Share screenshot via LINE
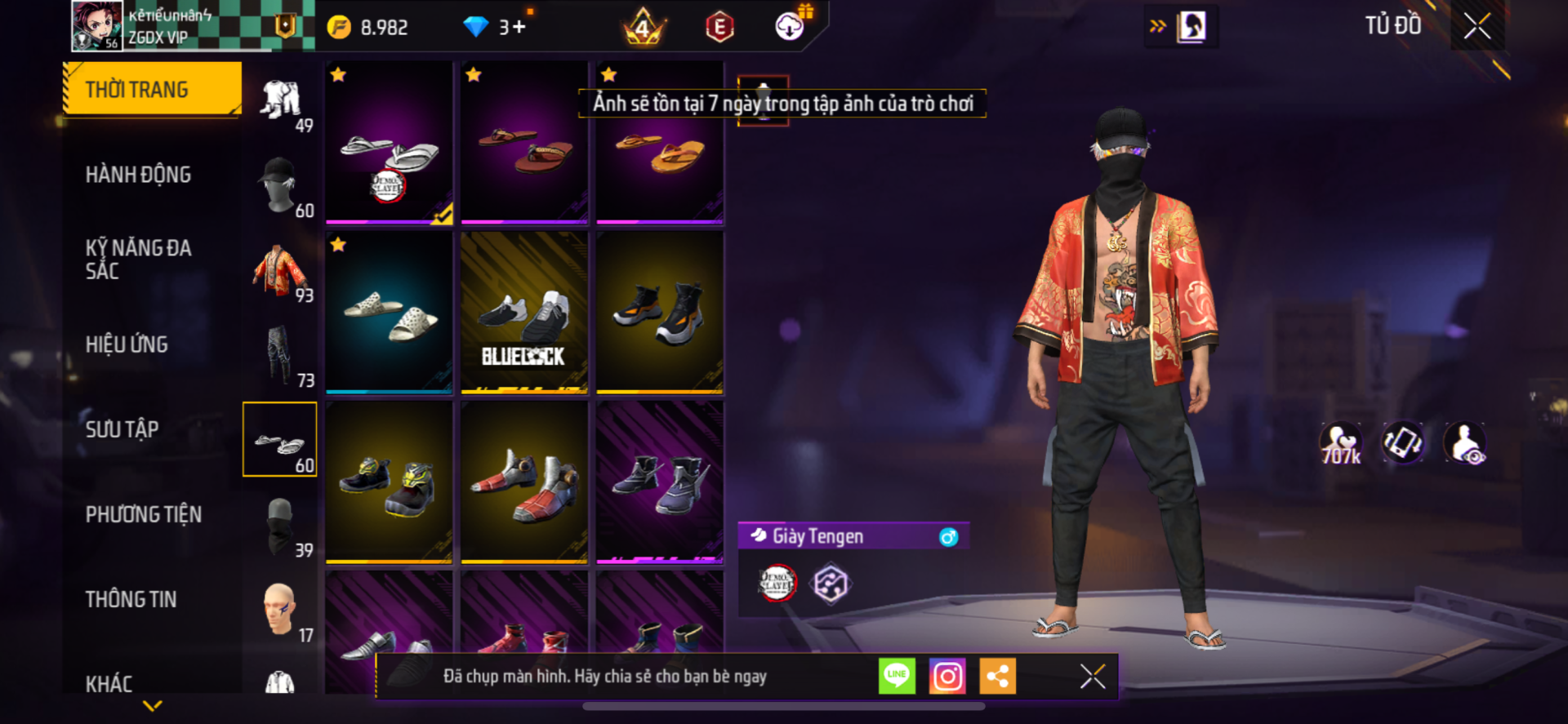 [897, 676]
